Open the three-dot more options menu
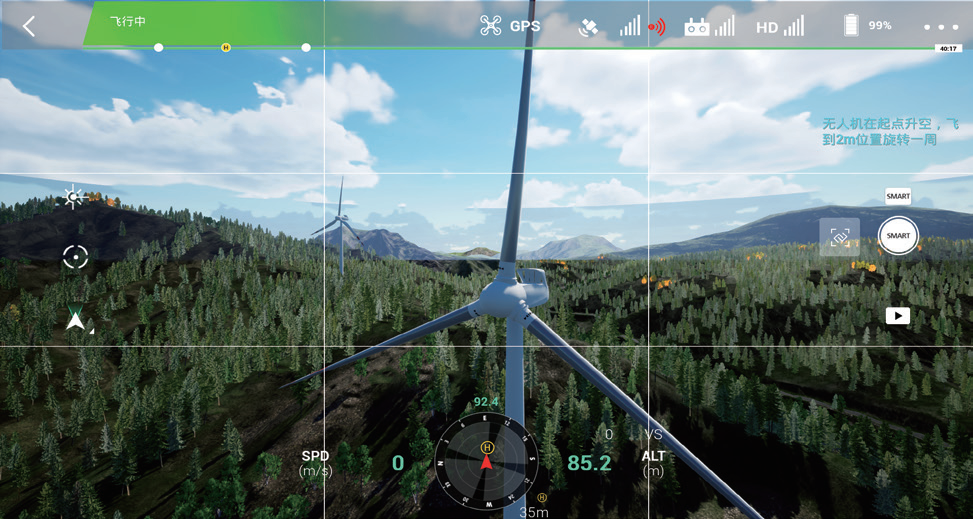Screen dimensions: 973x519 940,27
